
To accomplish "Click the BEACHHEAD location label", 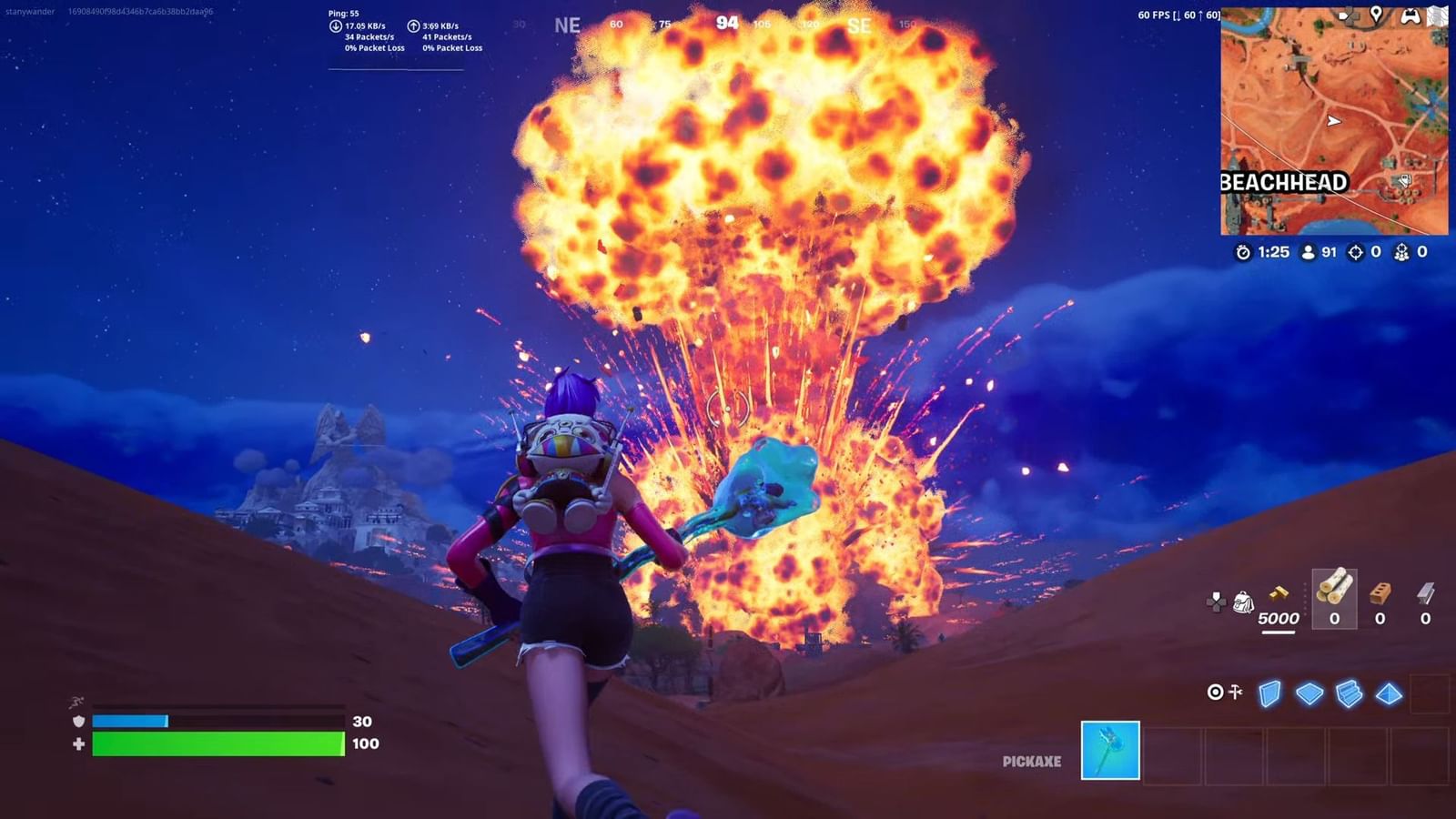I will pyautogui.click(x=1284, y=182).
